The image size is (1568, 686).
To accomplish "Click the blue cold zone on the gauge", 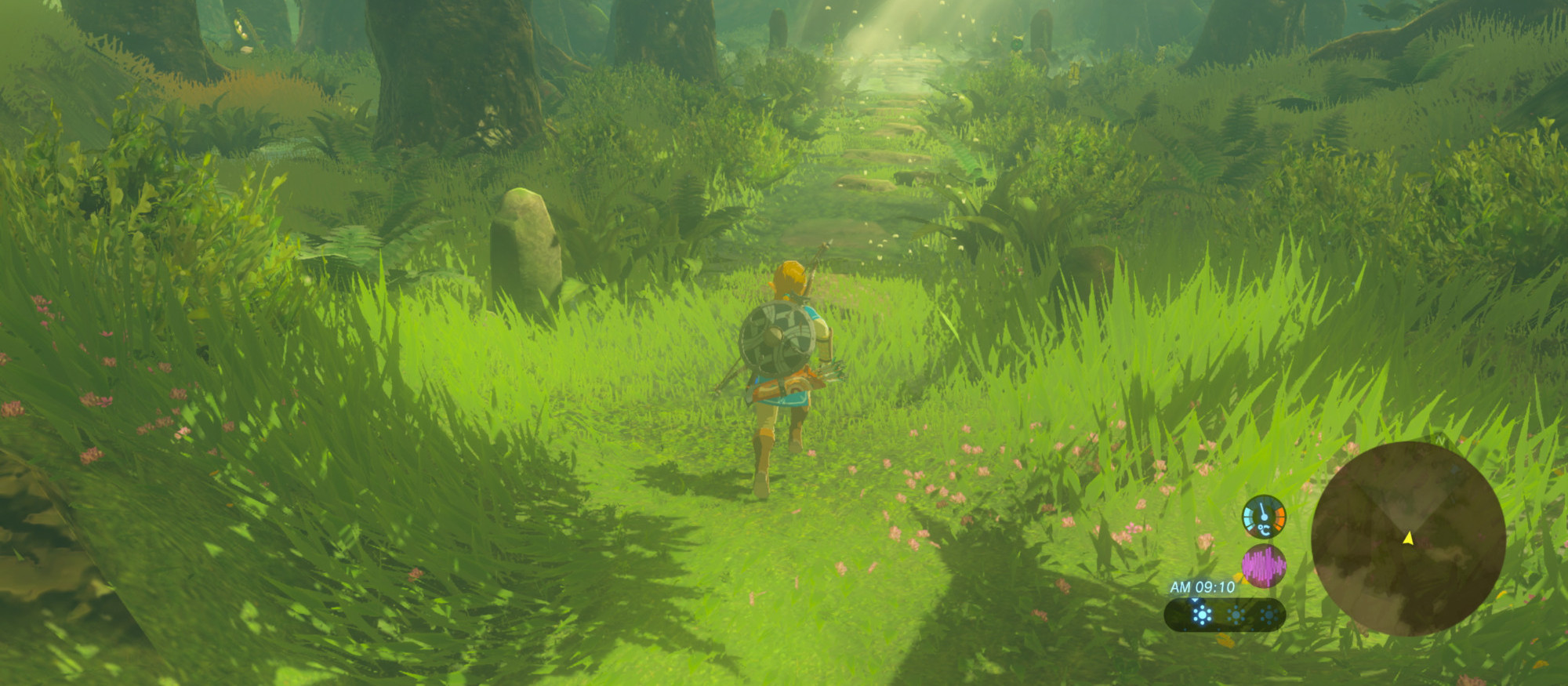I will pyautogui.click(x=1248, y=518).
